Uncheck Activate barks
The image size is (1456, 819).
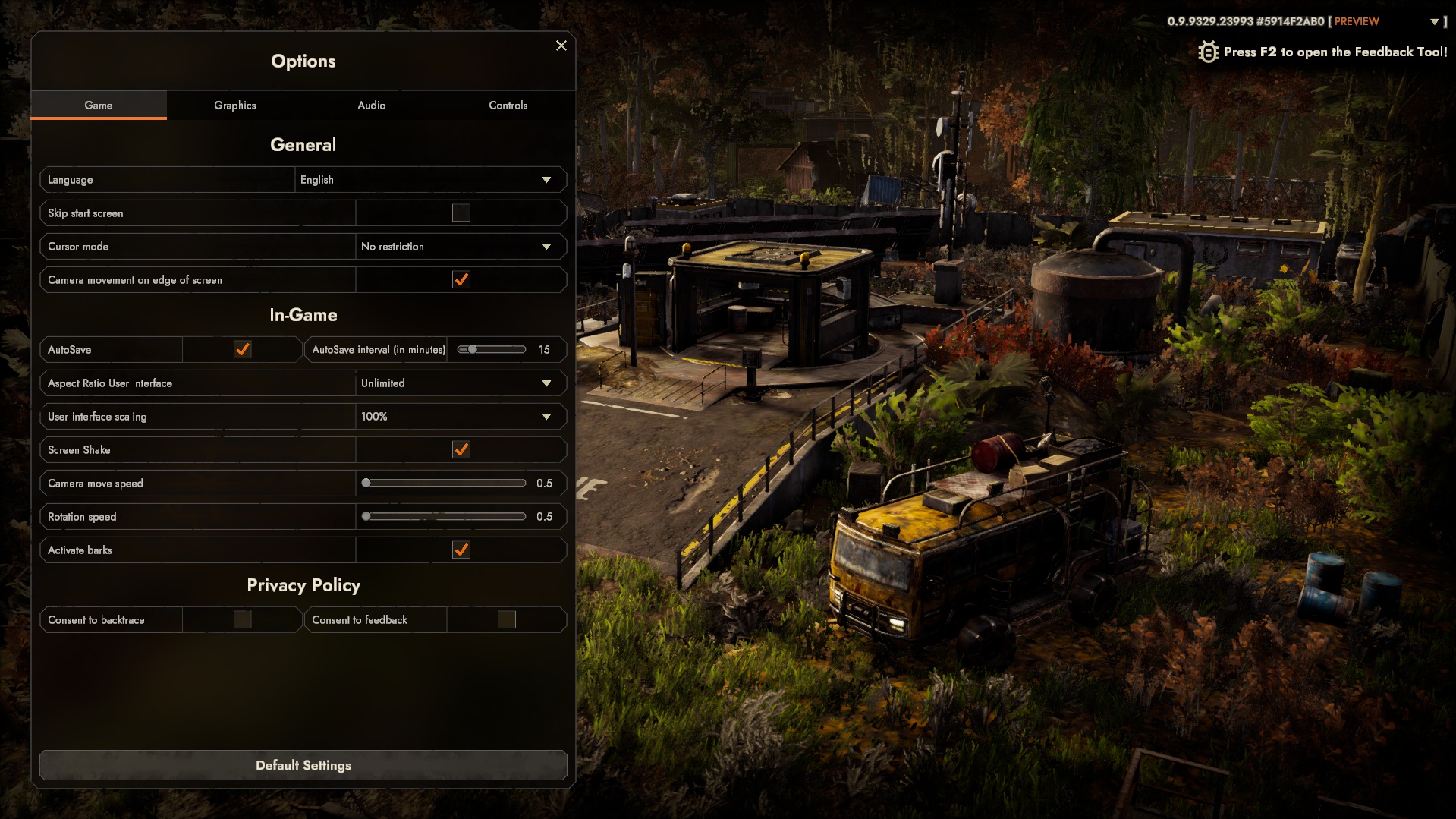coord(461,550)
